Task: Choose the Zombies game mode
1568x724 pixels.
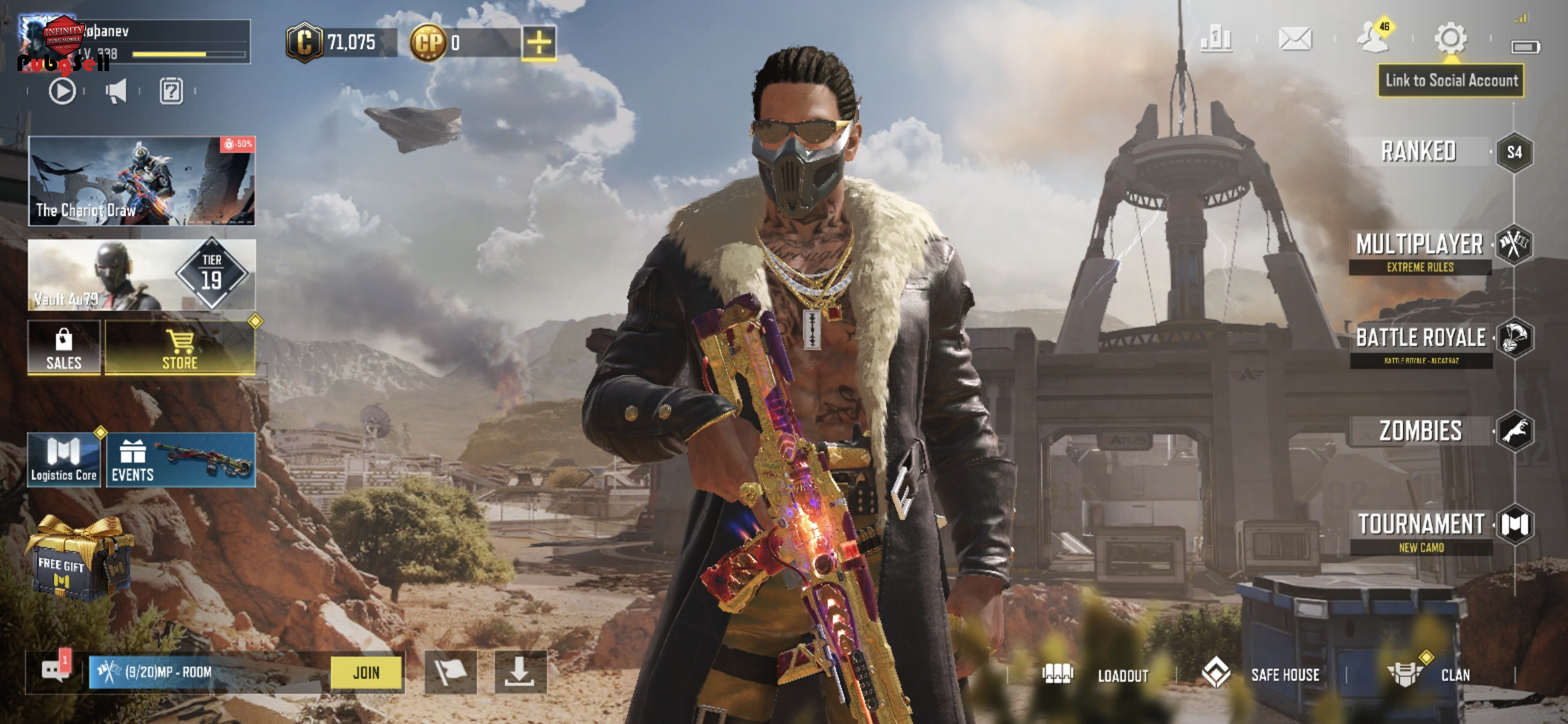Action: [1421, 431]
